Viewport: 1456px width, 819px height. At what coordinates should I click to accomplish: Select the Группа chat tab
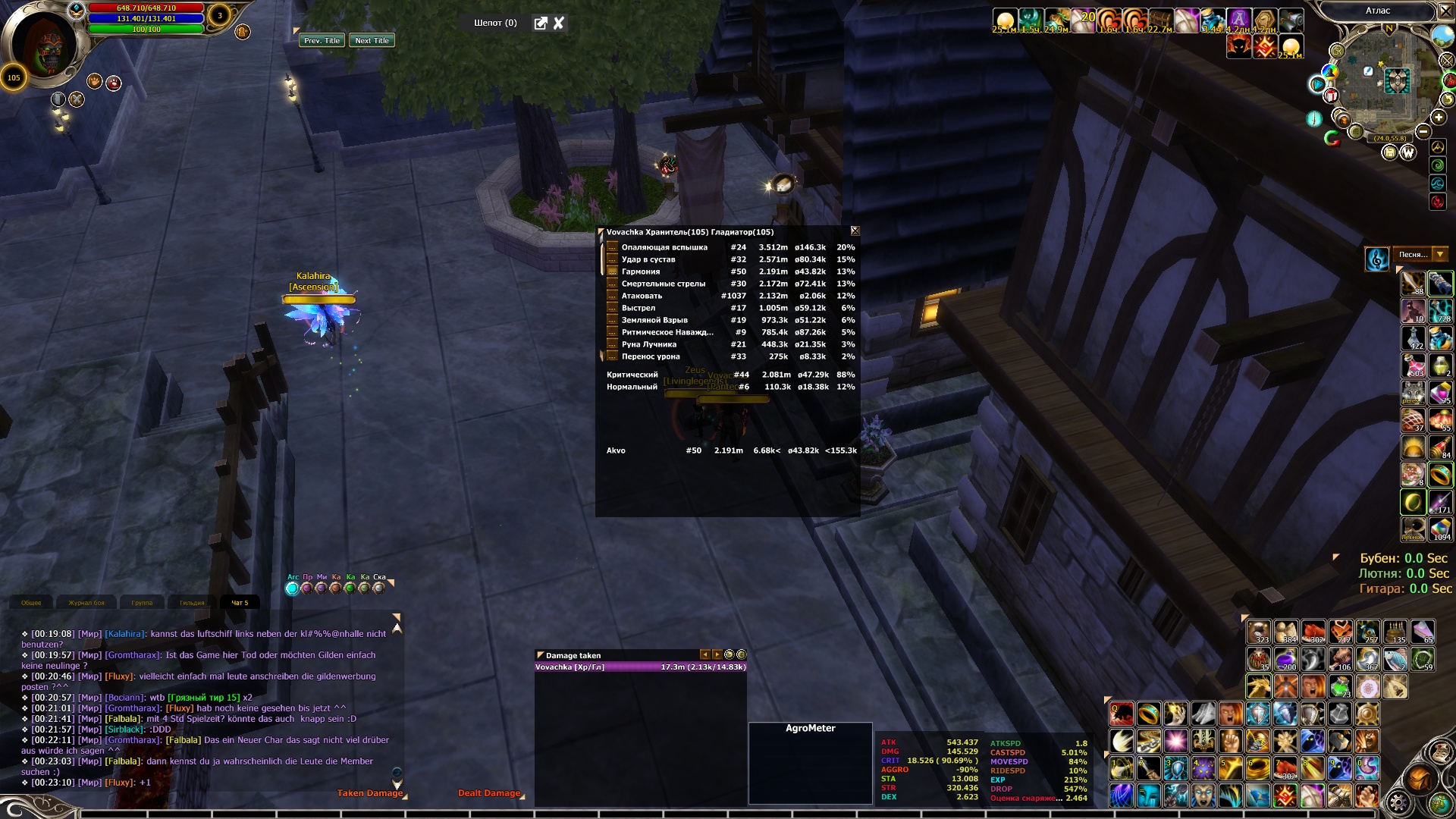(142, 603)
